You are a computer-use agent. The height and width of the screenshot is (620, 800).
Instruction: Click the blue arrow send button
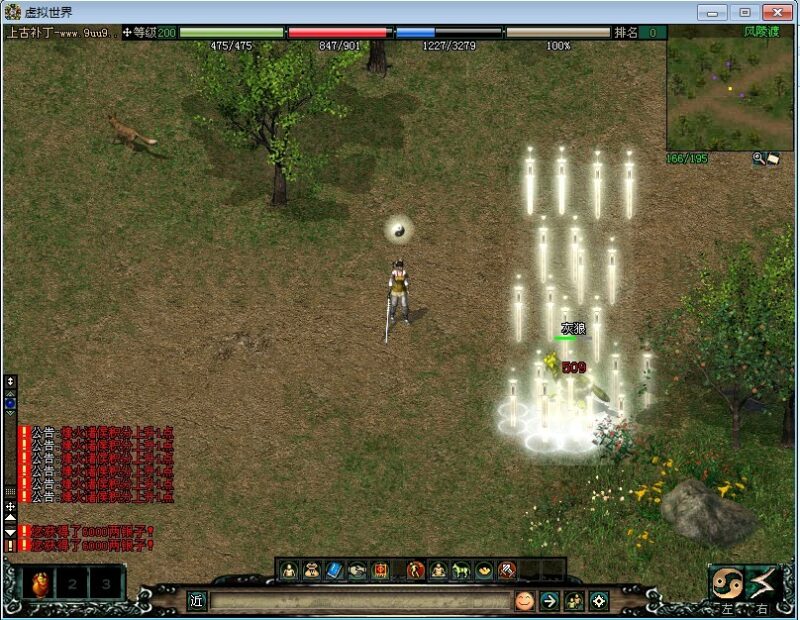(549, 600)
